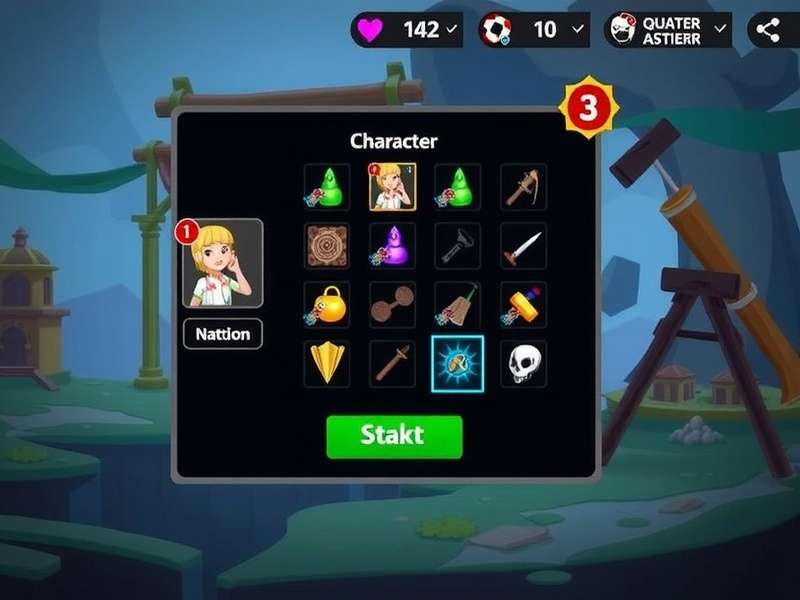This screenshot has width=800, height=600.
Task: Select the purple potion slot
Action: click(393, 245)
